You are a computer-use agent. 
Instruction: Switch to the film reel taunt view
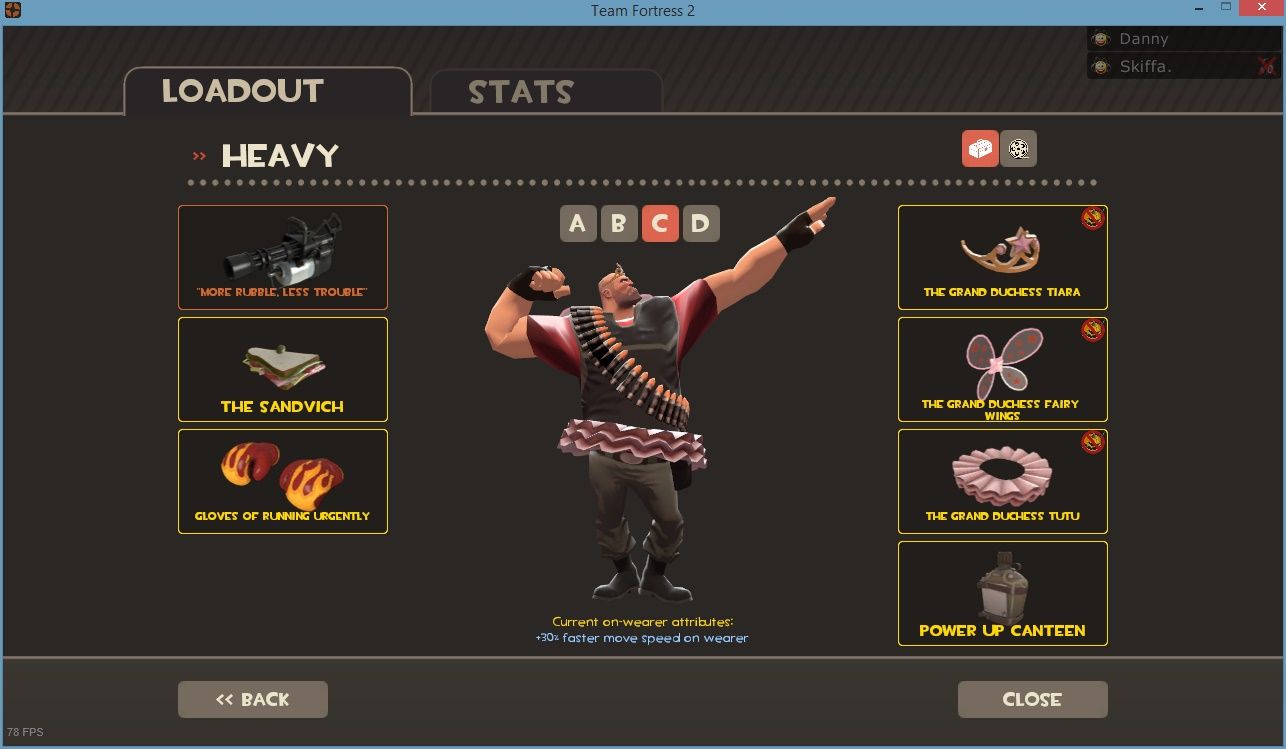(1019, 149)
